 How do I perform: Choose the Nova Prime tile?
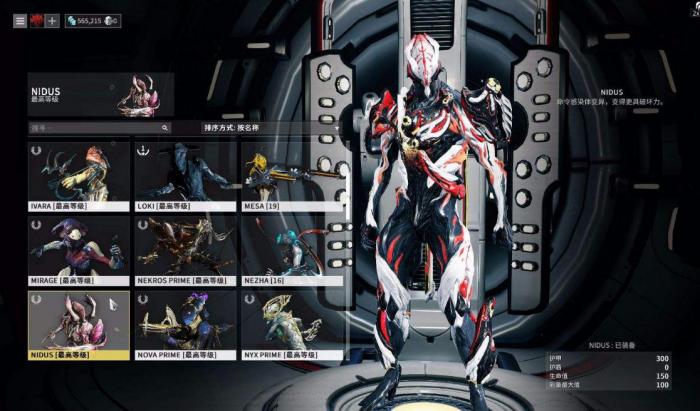point(185,325)
